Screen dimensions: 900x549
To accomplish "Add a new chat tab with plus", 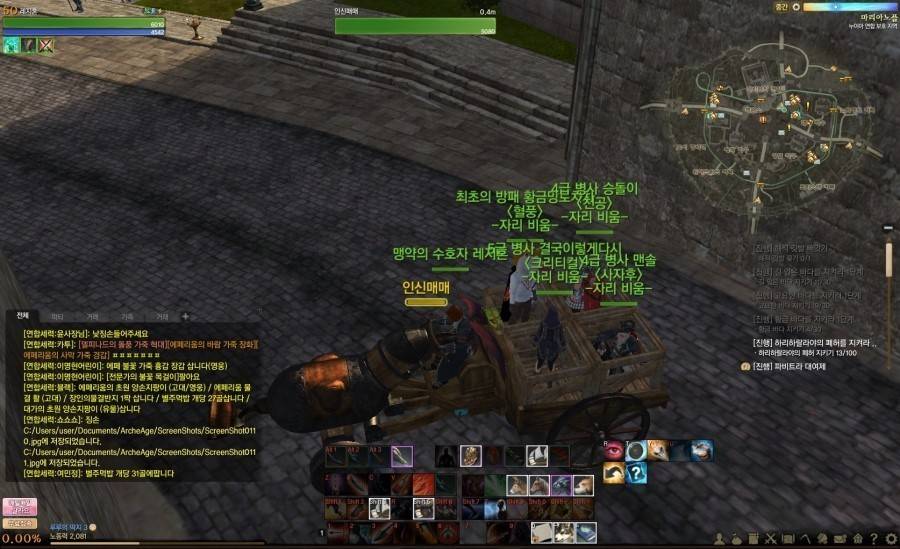I will 184,316.
